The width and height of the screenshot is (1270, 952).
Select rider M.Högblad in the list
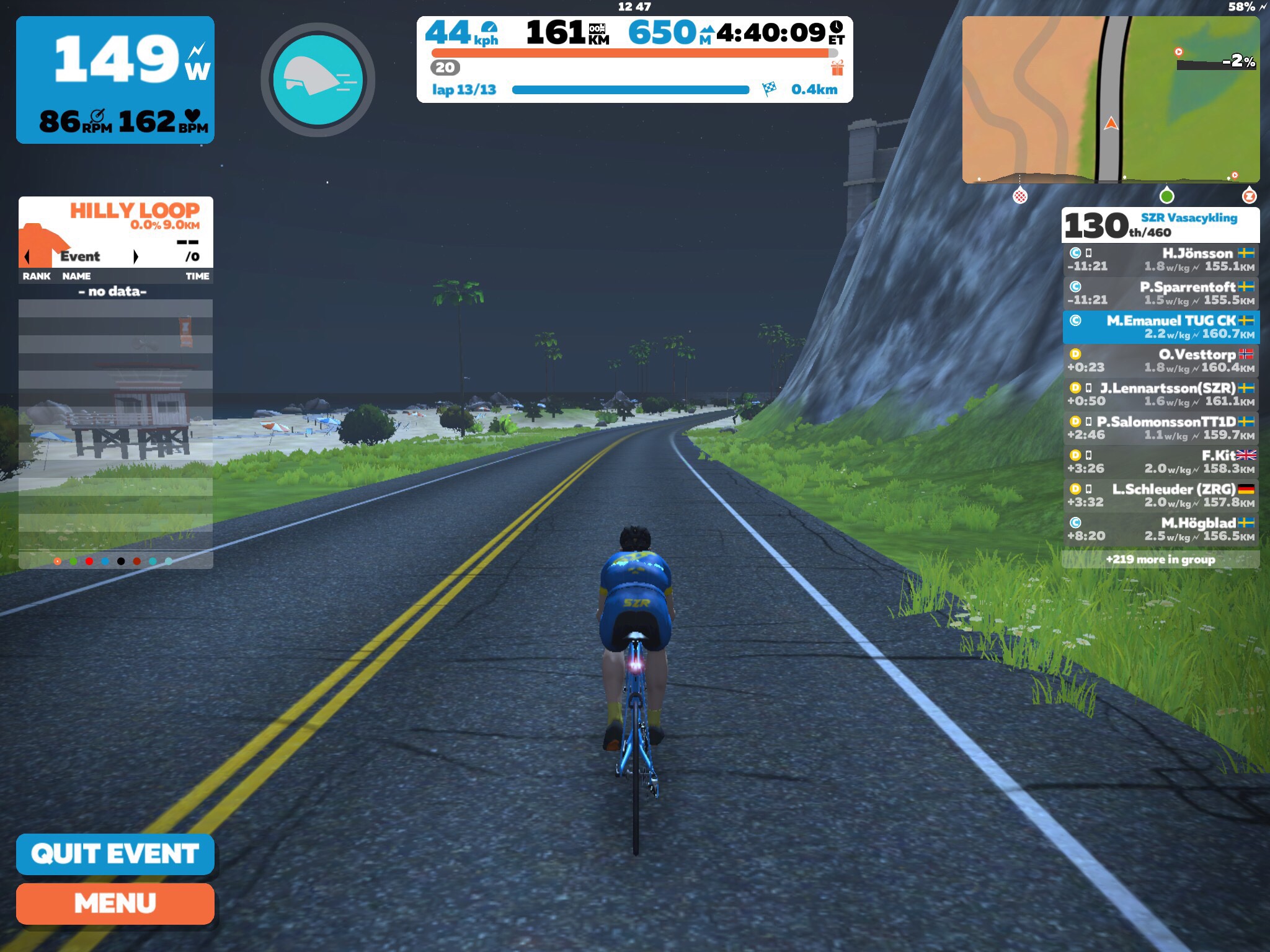tap(1161, 529)
